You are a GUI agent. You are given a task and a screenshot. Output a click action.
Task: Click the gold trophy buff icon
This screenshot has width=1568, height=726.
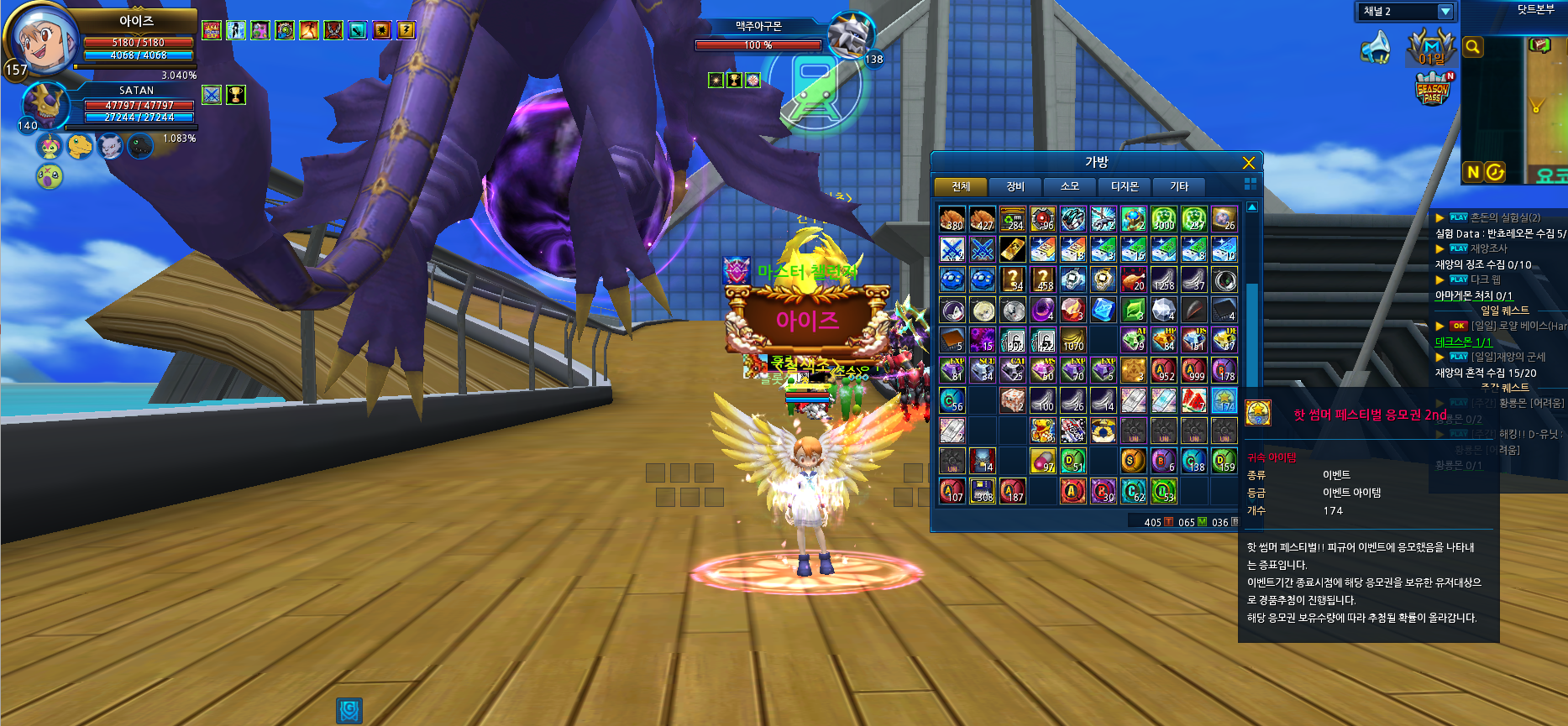[236, 96]
